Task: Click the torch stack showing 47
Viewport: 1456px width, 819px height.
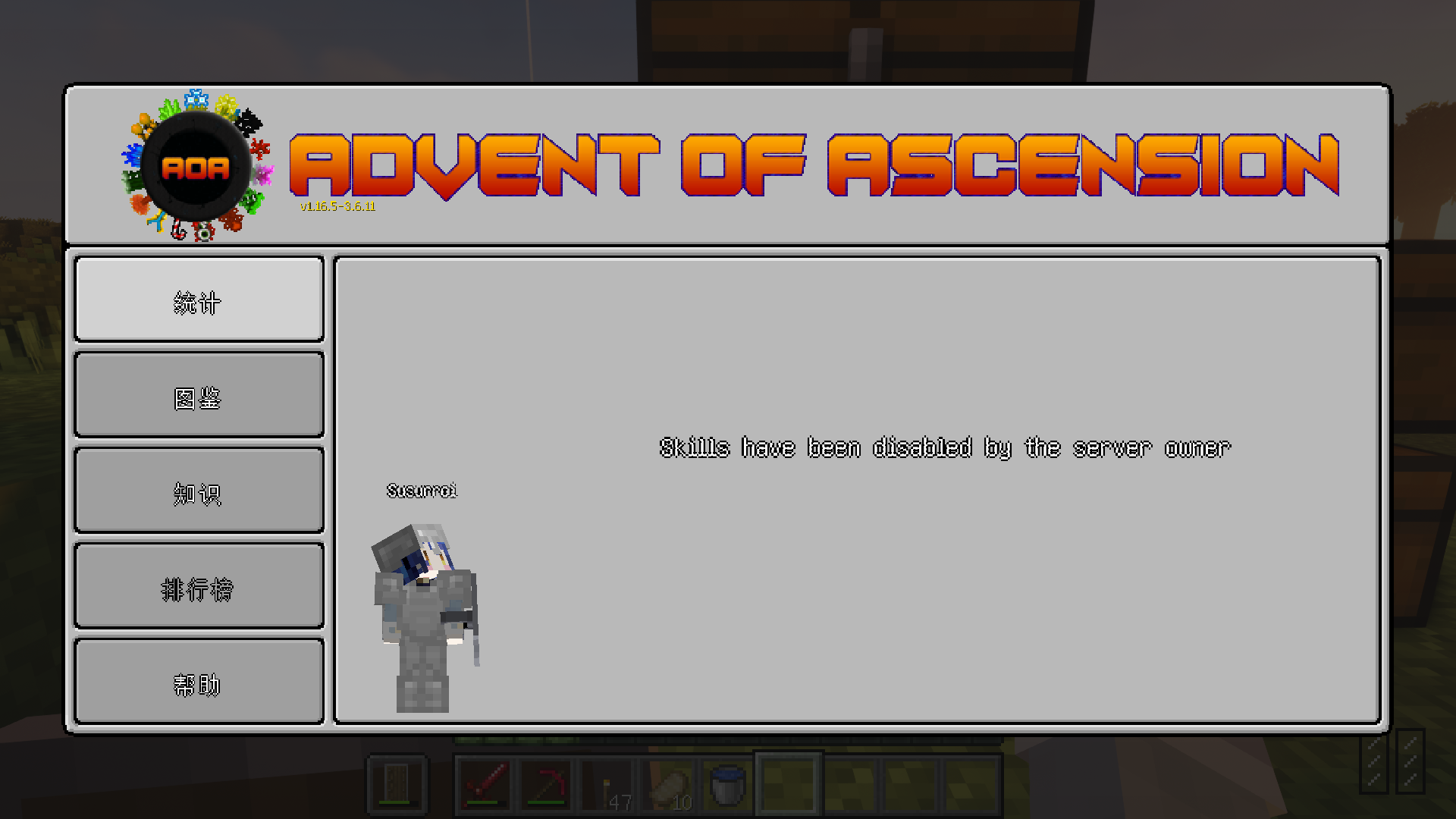Action: pyautogui.click(x=607, y=783)
